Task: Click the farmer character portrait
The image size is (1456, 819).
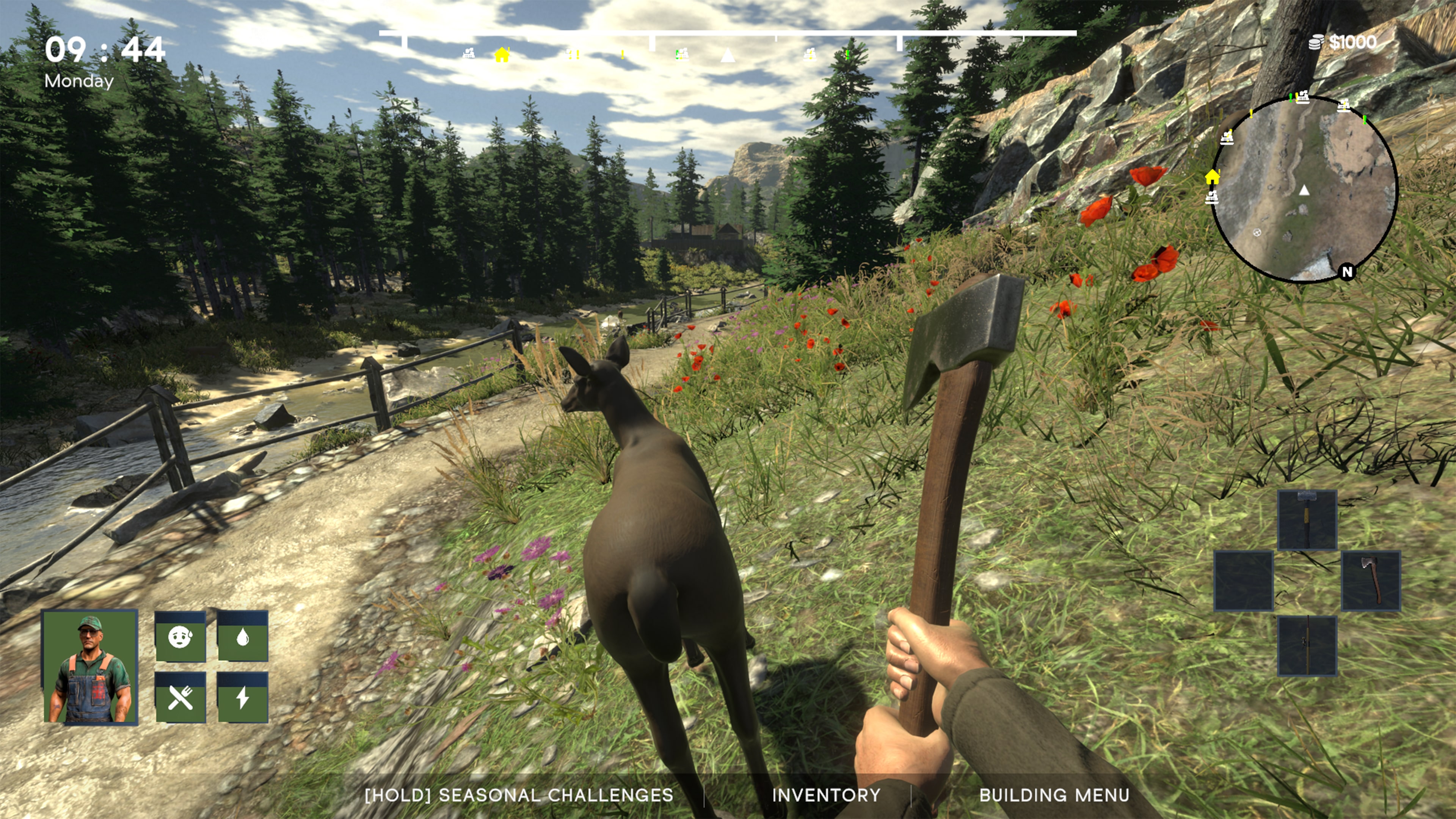Action: coord(90,667)
